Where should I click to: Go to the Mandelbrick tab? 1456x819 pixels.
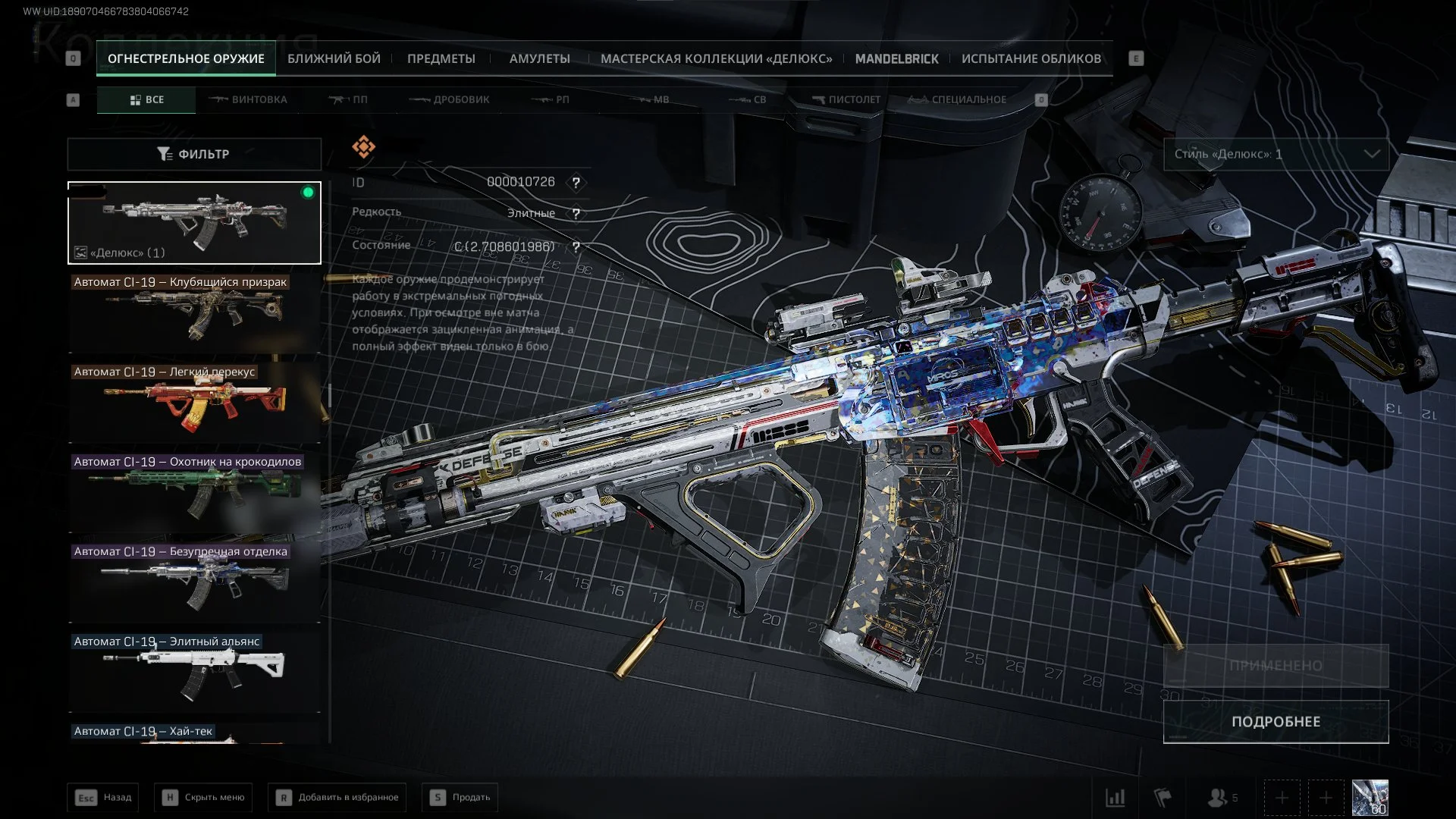896,58
